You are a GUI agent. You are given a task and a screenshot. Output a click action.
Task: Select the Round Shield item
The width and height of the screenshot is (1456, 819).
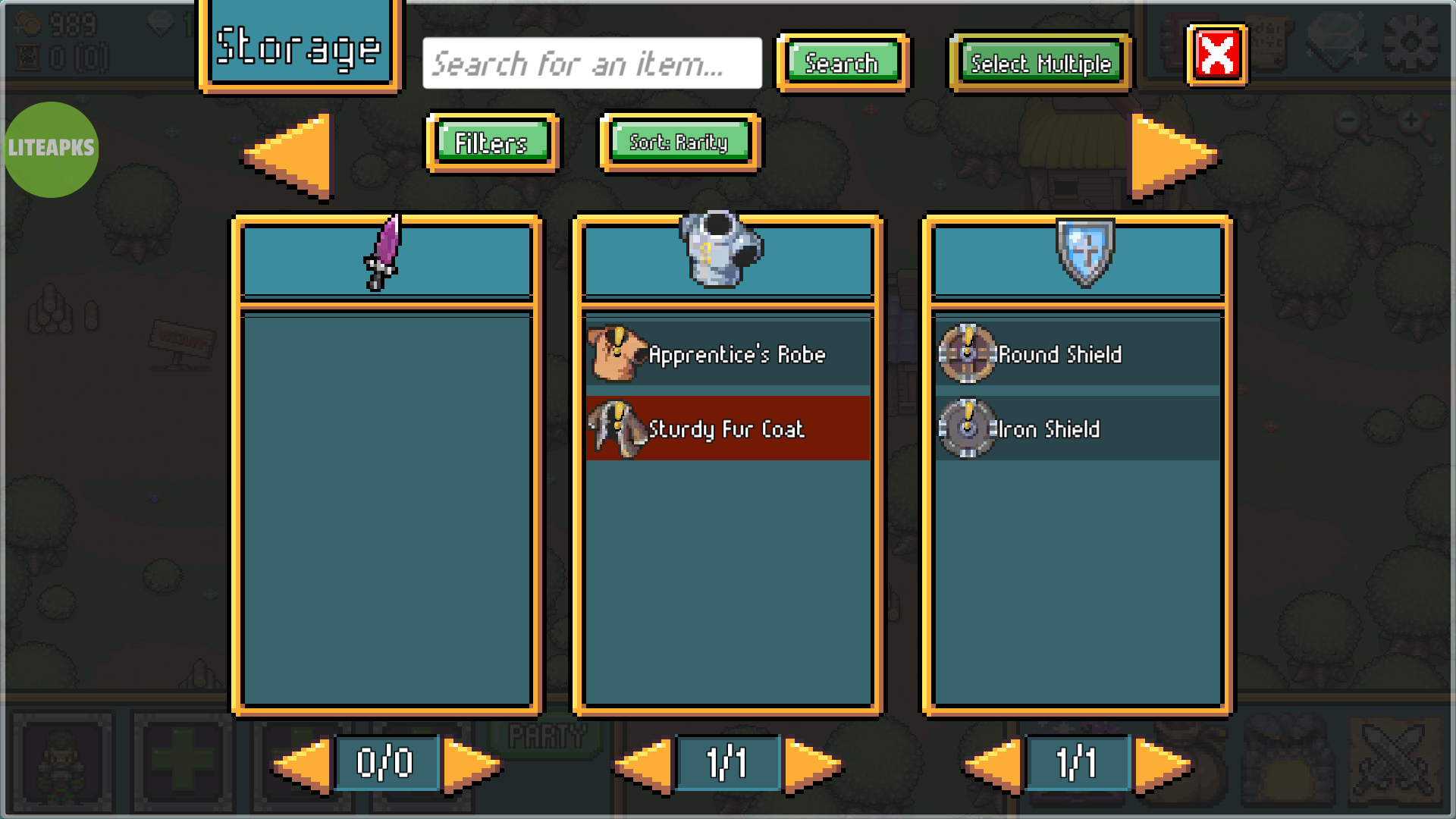pyautogui.click(x=1077, y=354)
